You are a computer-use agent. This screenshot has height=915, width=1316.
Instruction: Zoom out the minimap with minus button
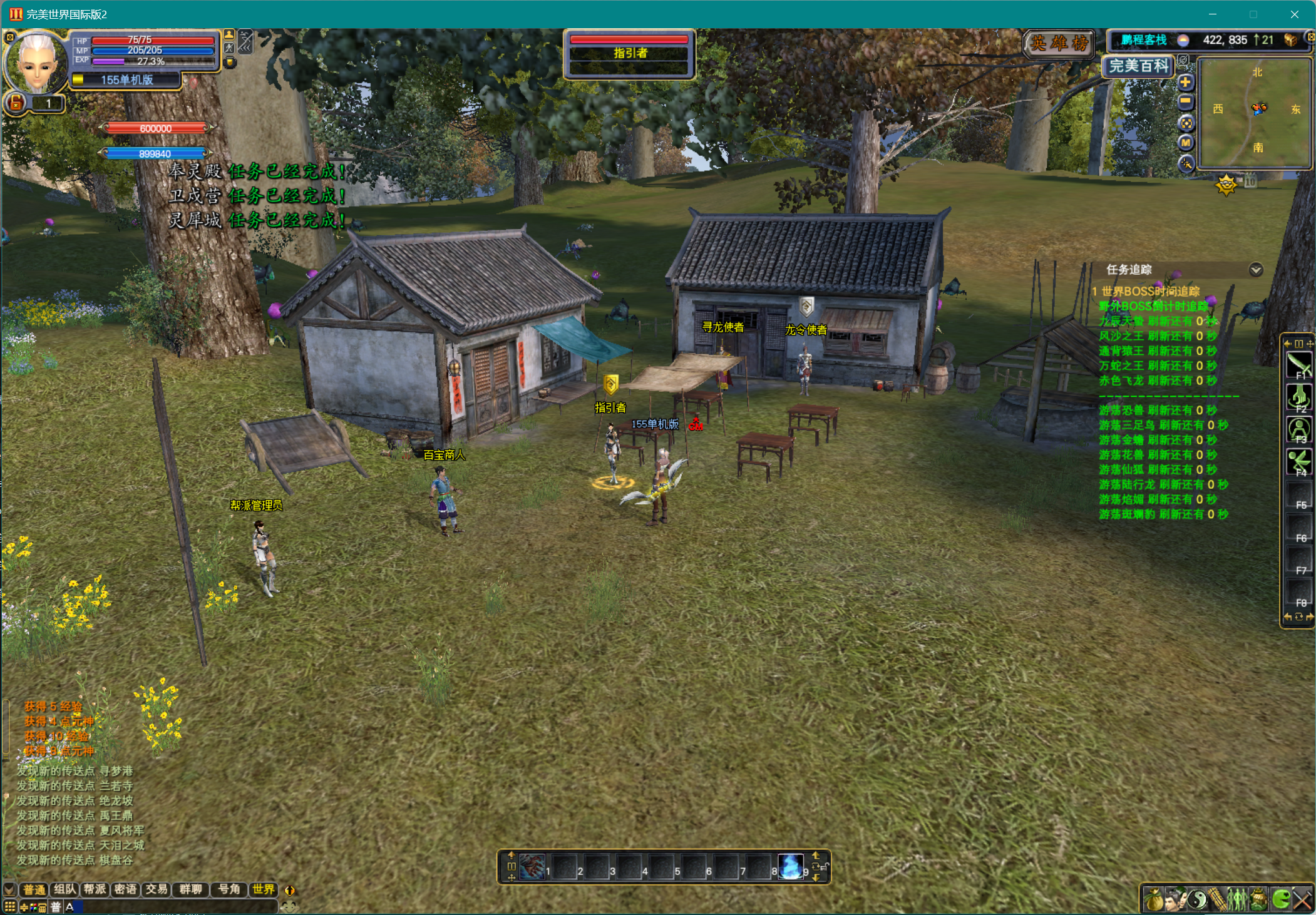pos(1185,102)
